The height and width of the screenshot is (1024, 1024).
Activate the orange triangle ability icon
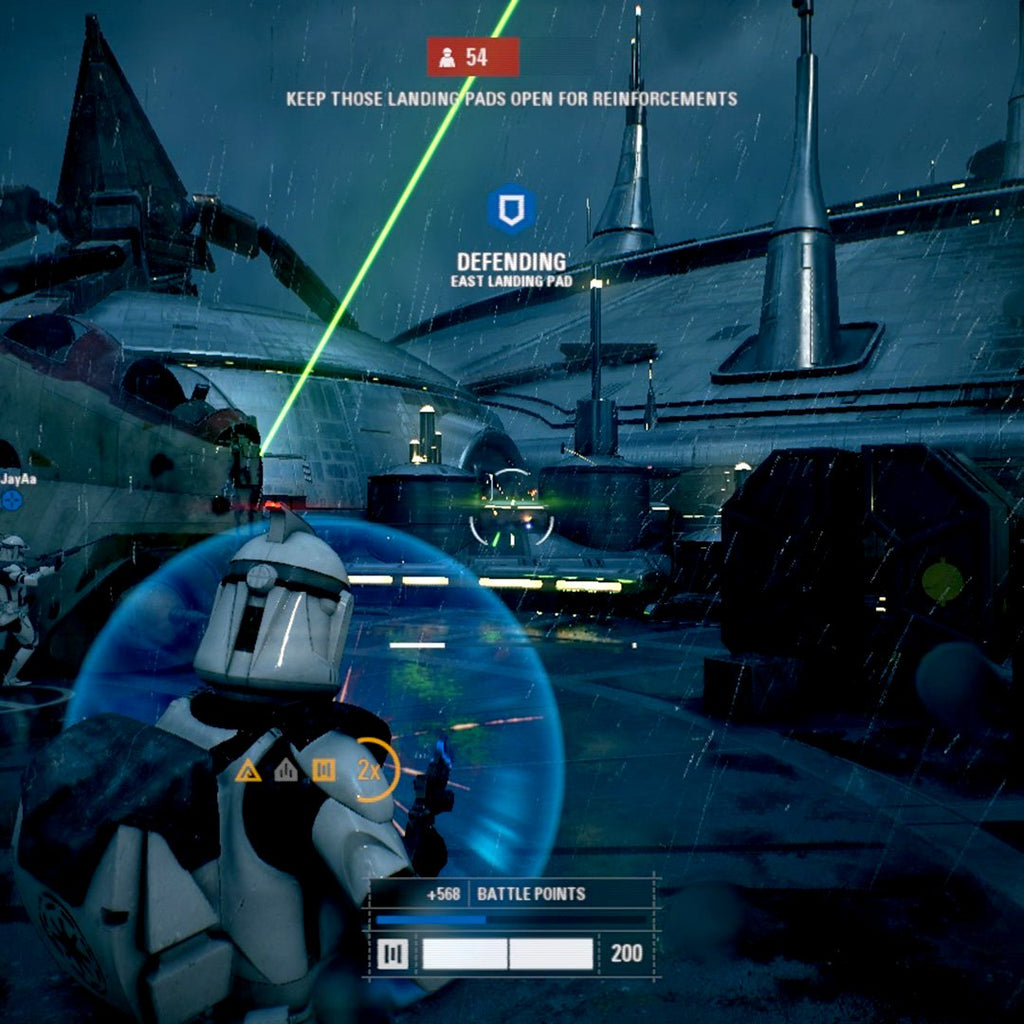tap(248, 770)
